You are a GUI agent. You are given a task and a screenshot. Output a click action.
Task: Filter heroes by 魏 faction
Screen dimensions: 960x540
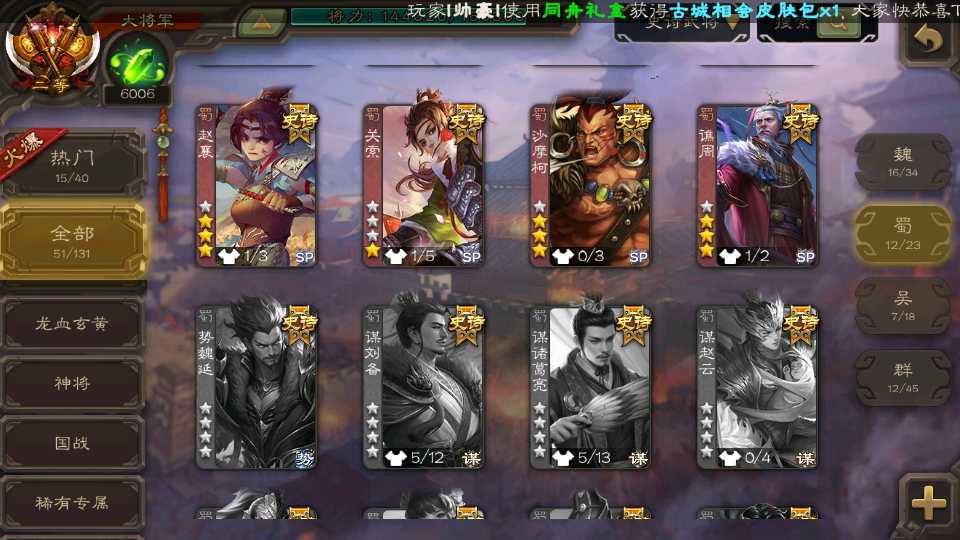click(903, 161)
